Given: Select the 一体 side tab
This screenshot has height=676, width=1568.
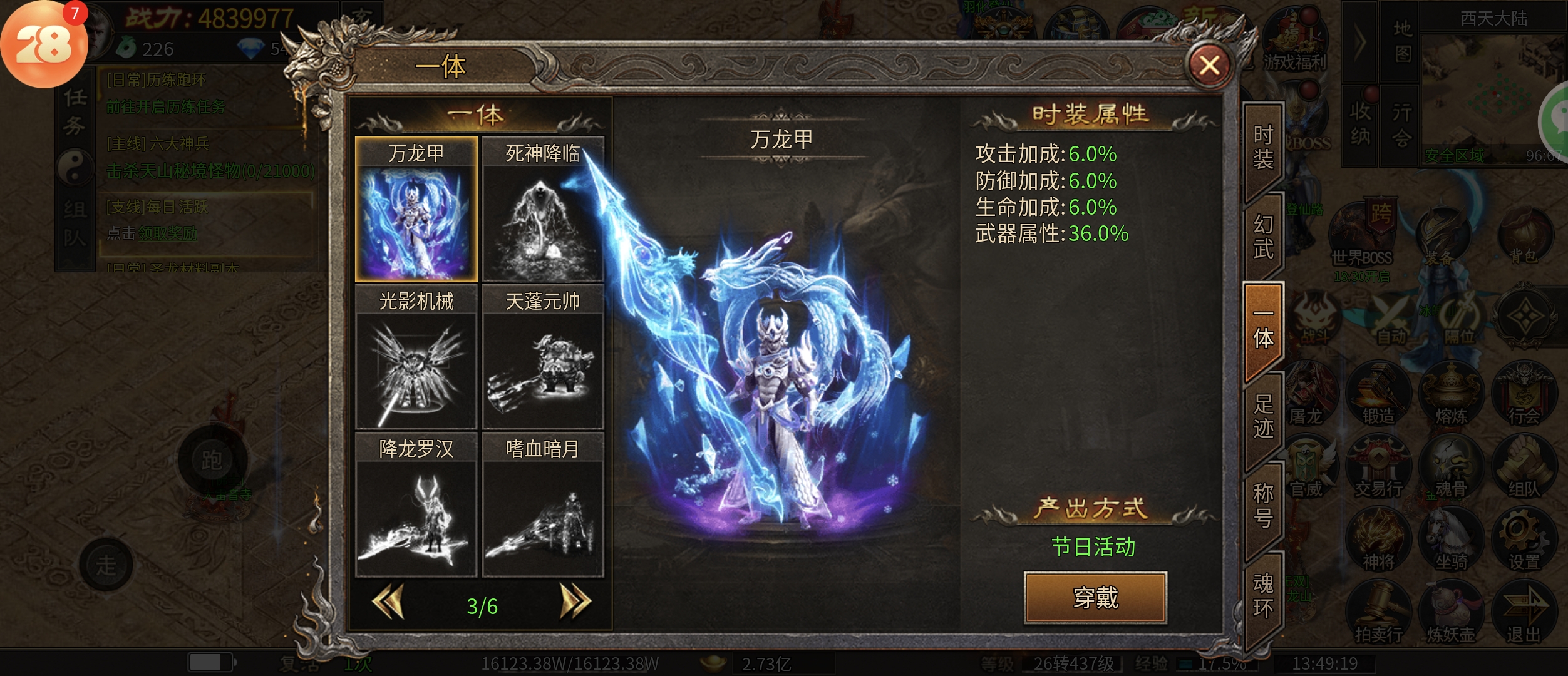Looking at the screenshot, I should pyautogui.click(x=1263, y=329).
